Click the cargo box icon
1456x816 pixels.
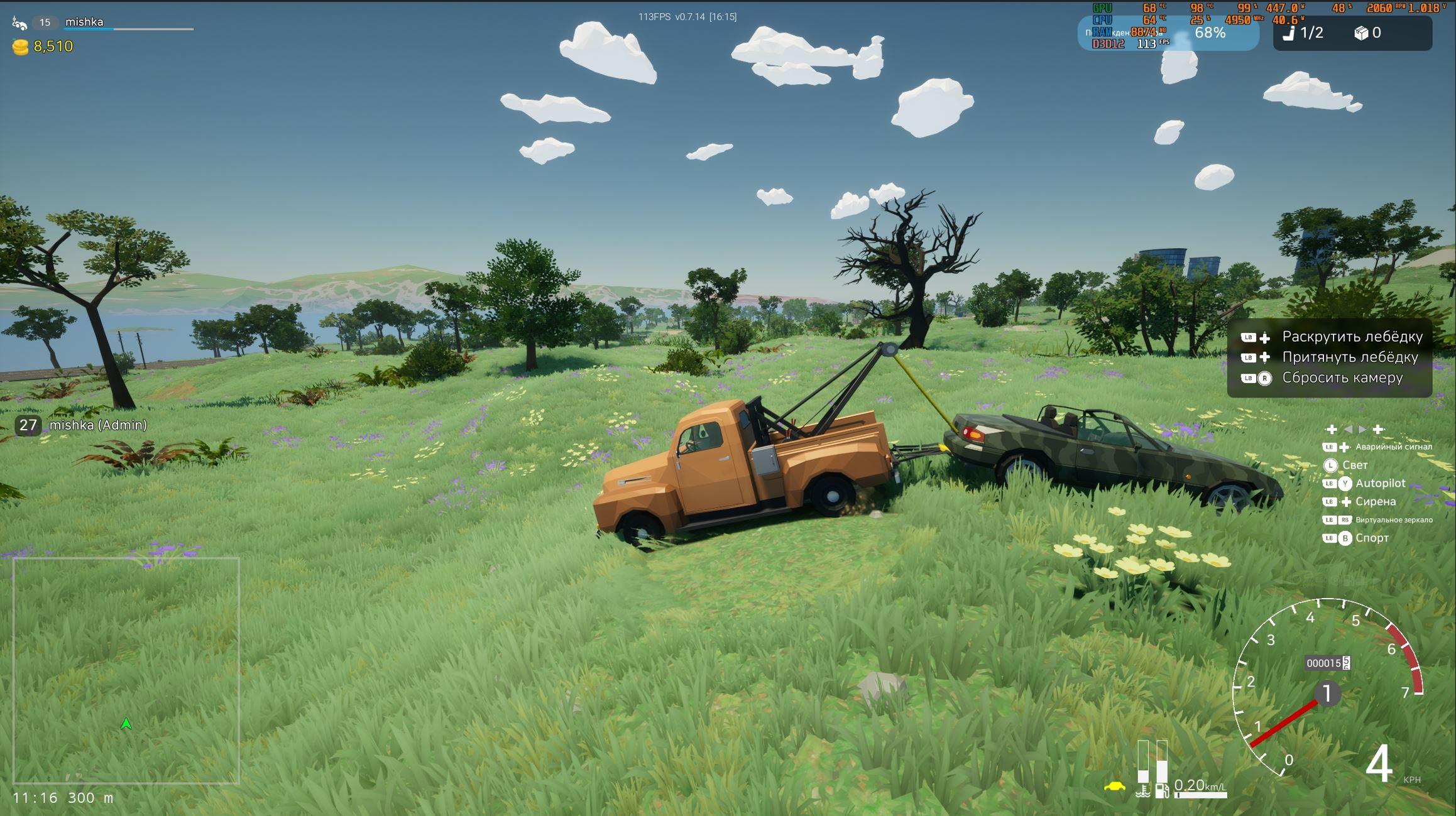(1360, 33)
